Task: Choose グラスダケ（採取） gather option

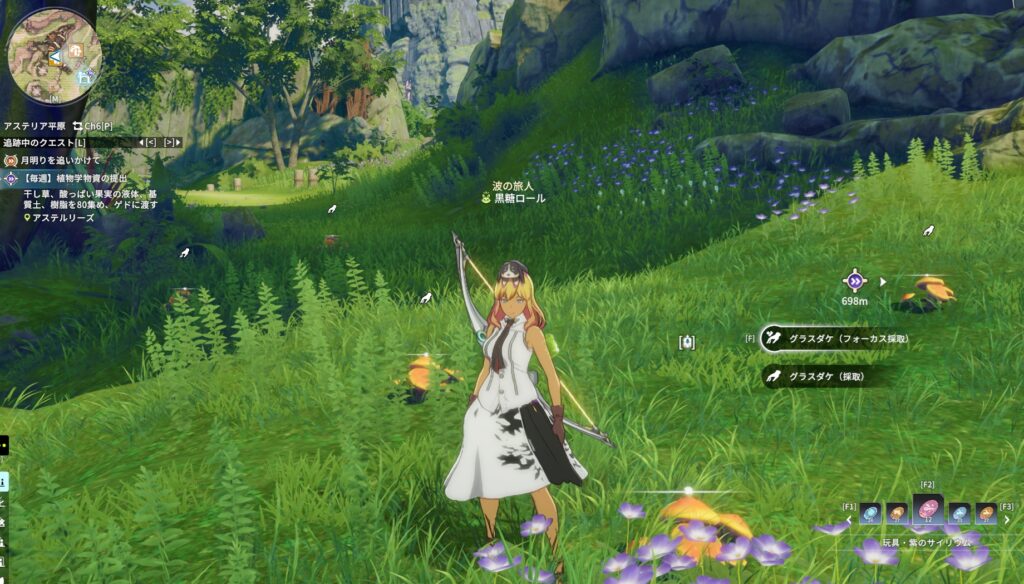Action: click(x=815, y=377)
